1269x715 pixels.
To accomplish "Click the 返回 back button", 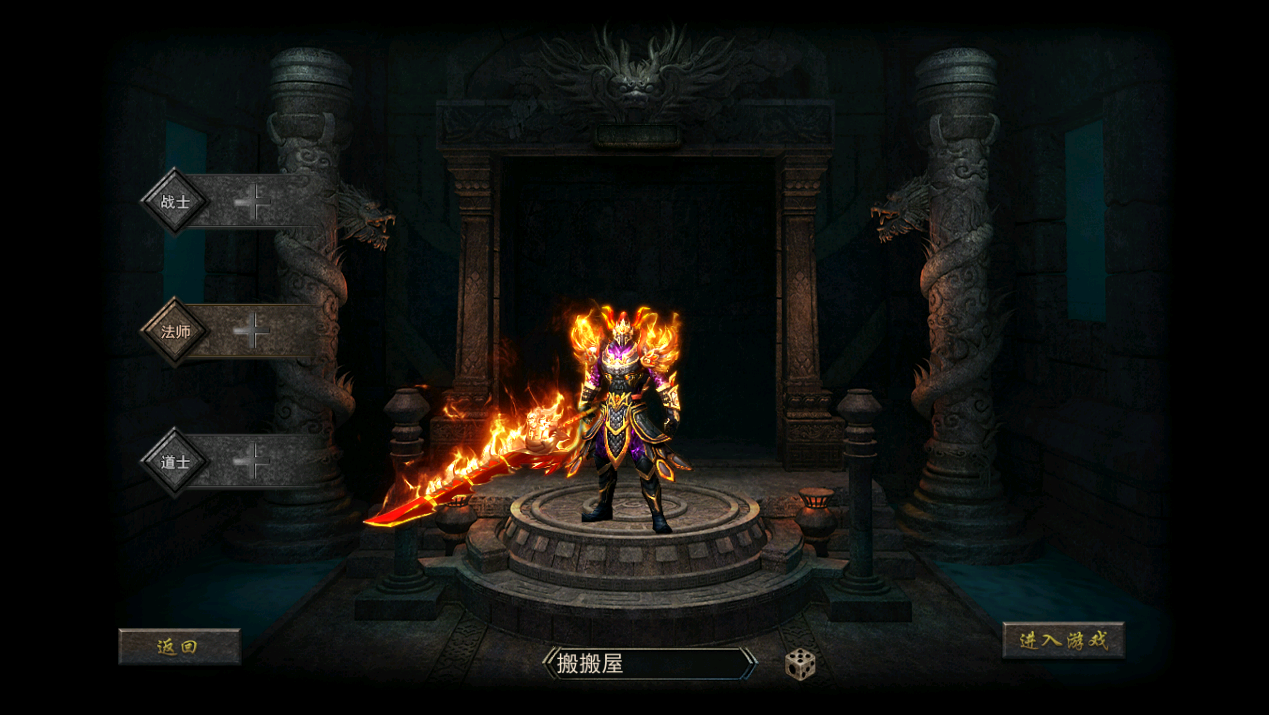I will click(x=179, y=646).
